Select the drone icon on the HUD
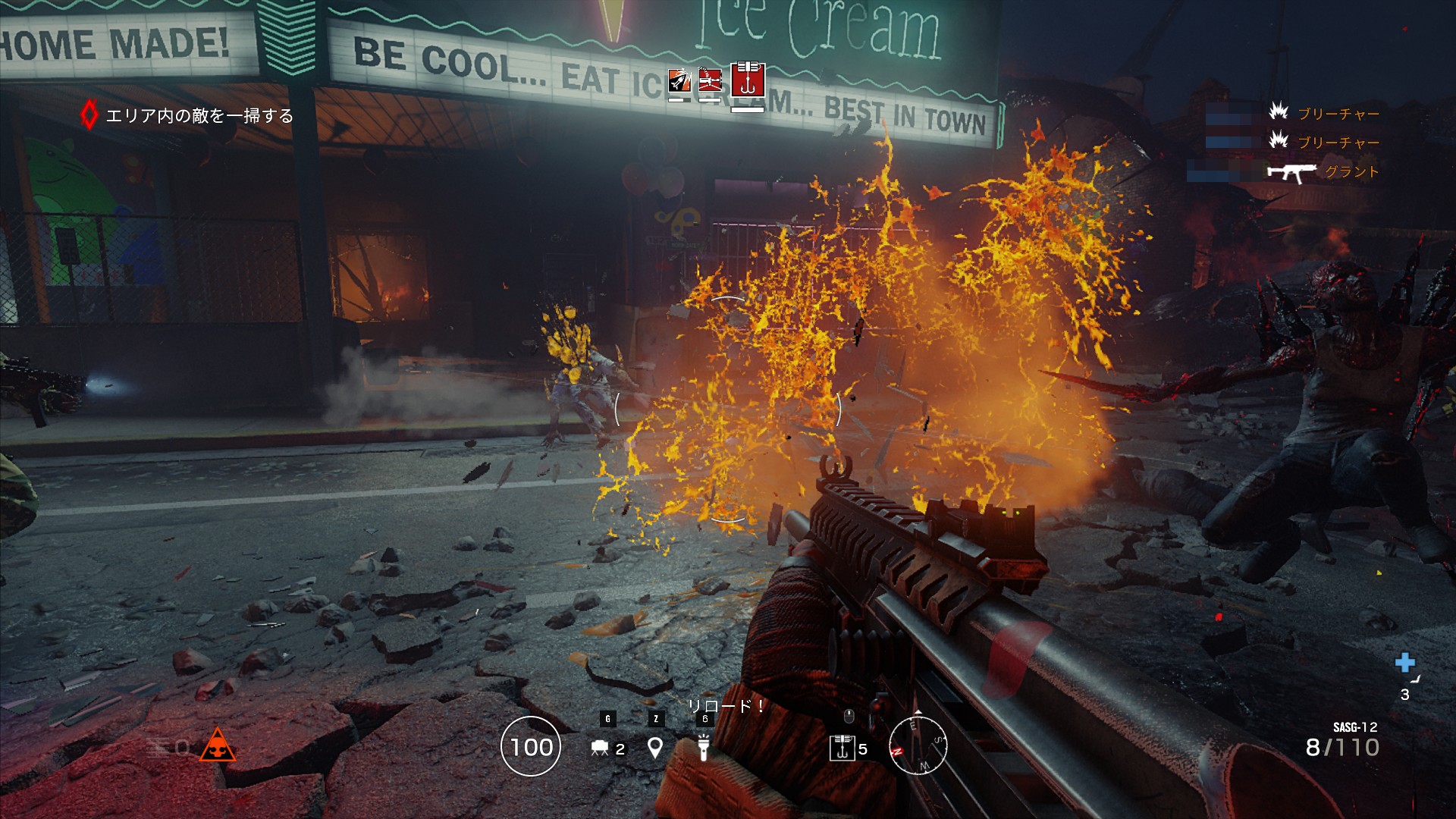The image size is (1456, 819). pyautogui.click(x=600, y=748)
